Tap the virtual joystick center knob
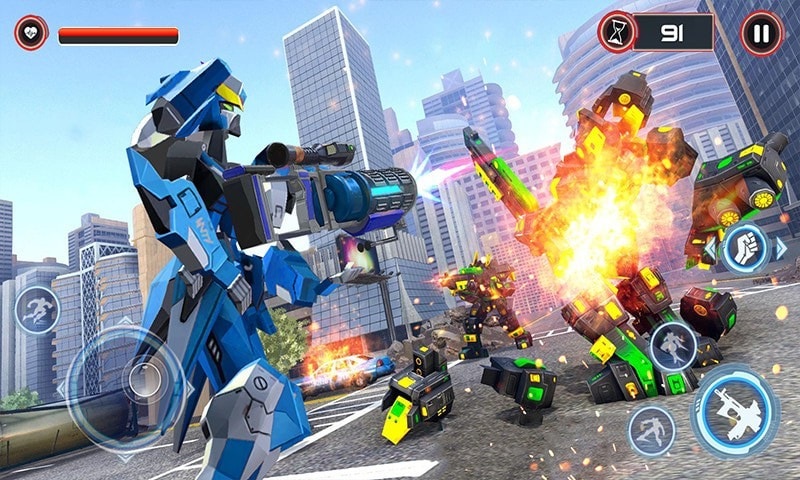The image size is (800, 480). (142, 381)
